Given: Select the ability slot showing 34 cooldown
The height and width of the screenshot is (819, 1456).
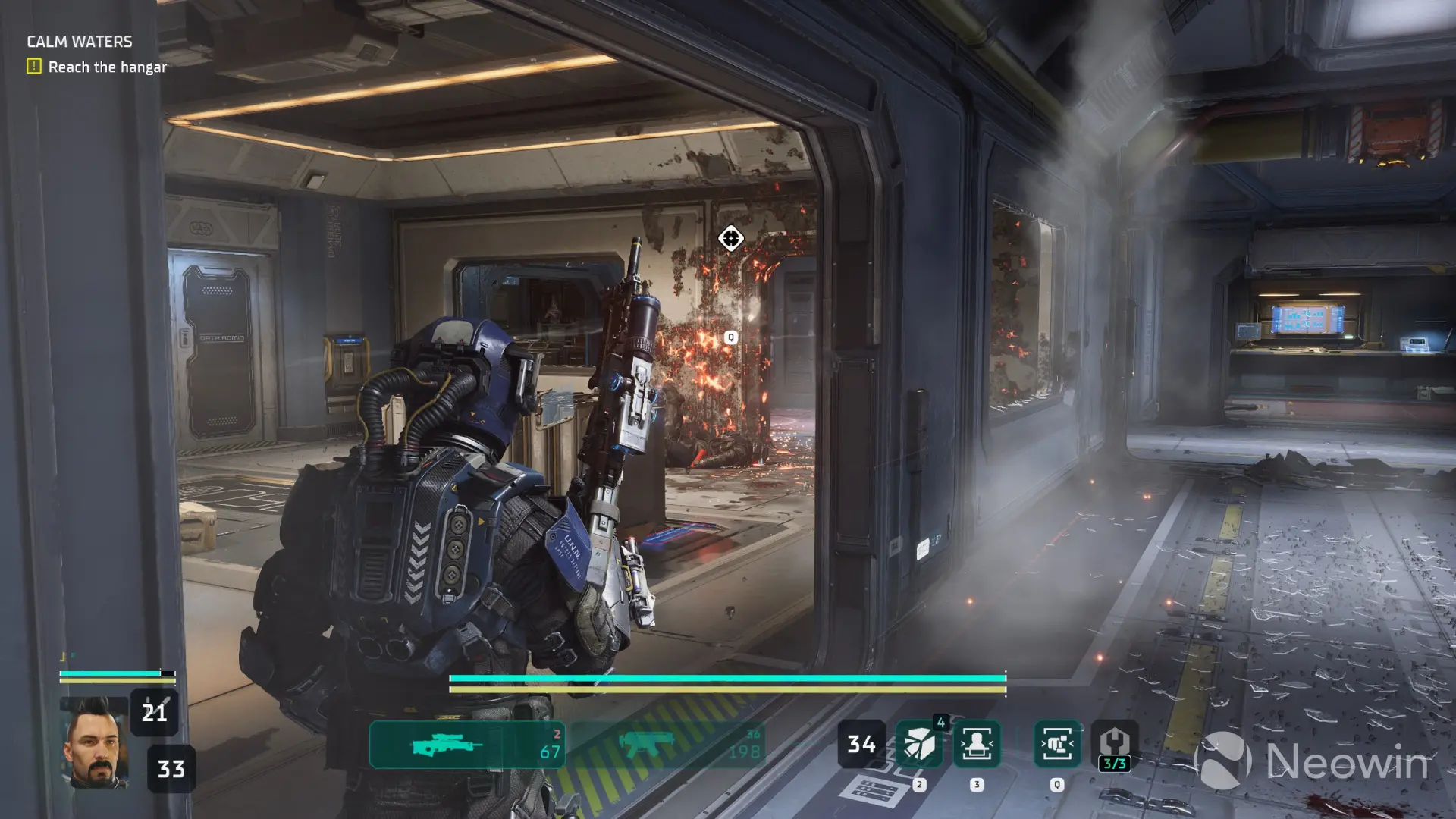Looking at the screenshot, I should click(861, 745).
